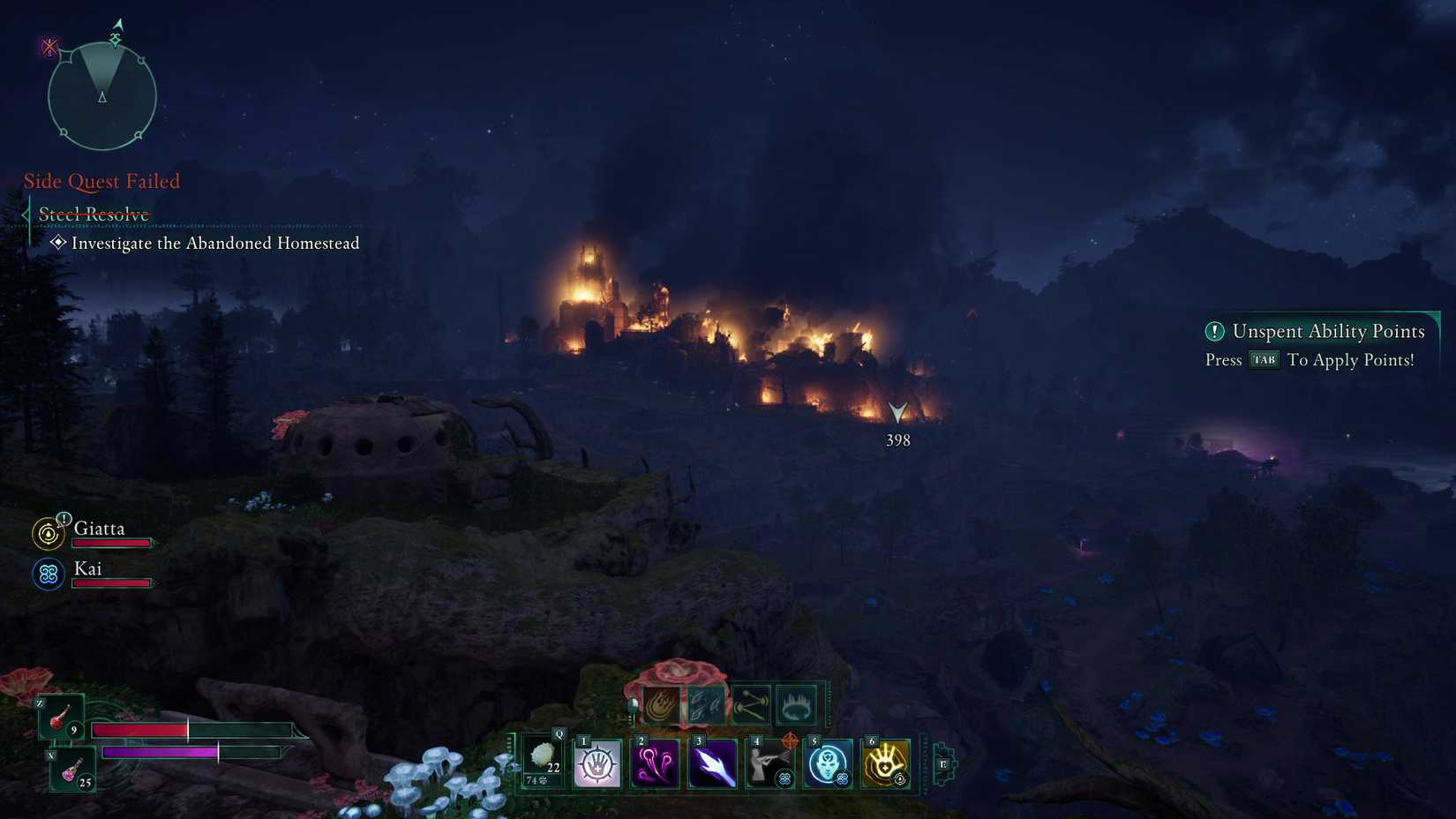
Task: Select Kai's blue companion portrait icon
Action: click(48, 574)
